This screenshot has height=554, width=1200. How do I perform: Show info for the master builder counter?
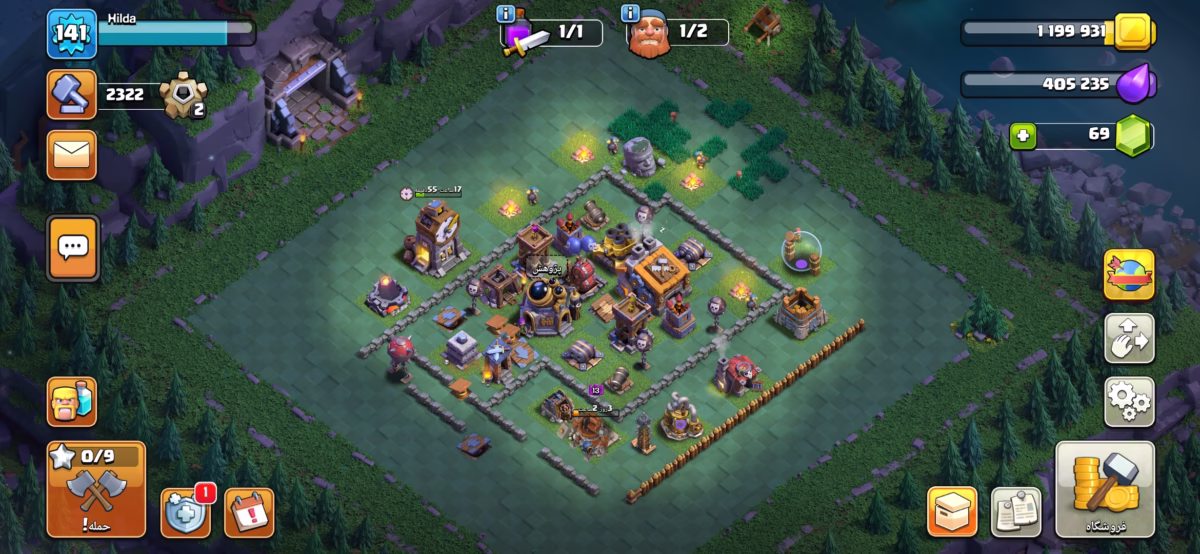tap(630, 13)
